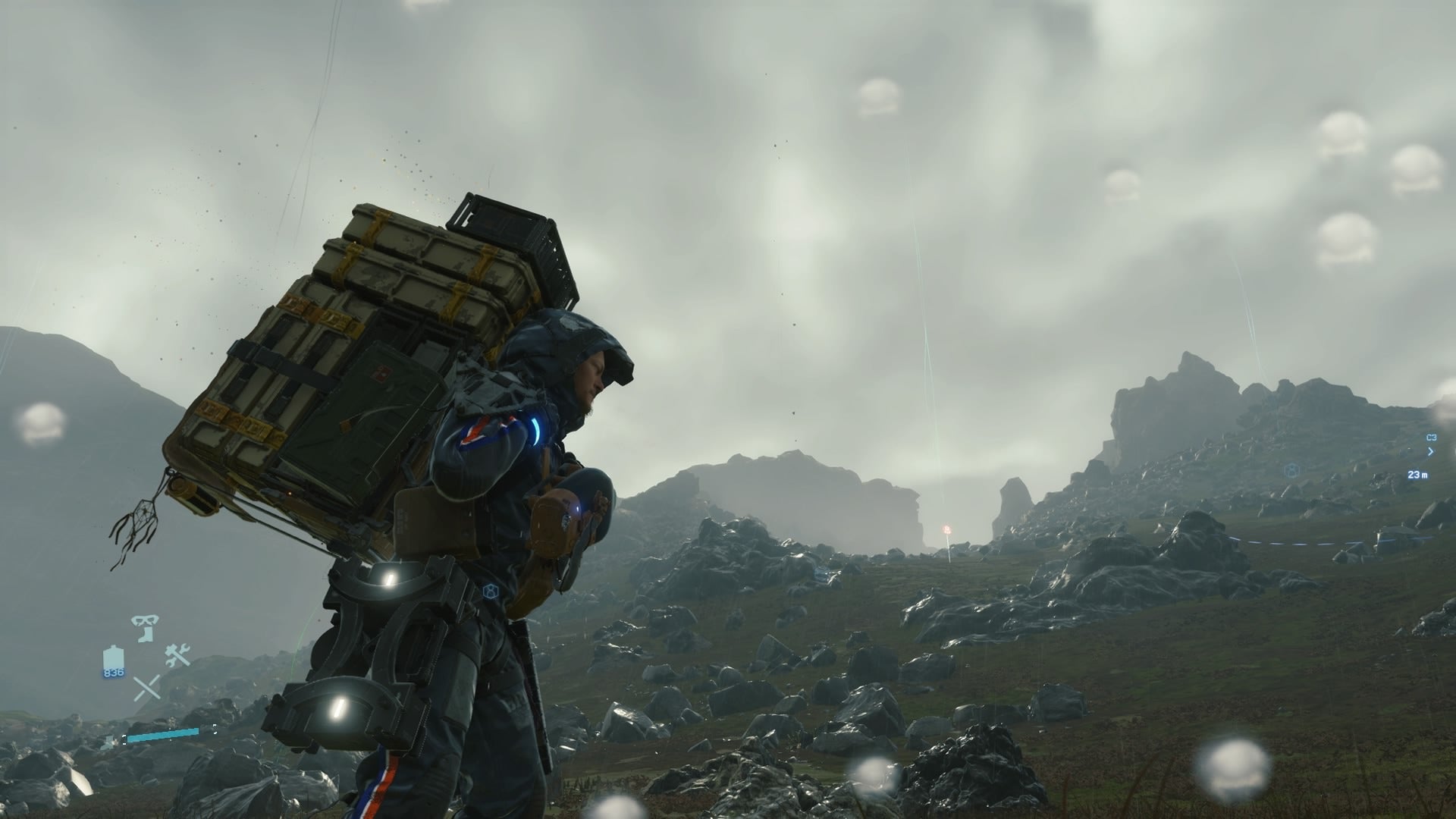Click the hammer-and-wrench repair icon

click(177, 656)
